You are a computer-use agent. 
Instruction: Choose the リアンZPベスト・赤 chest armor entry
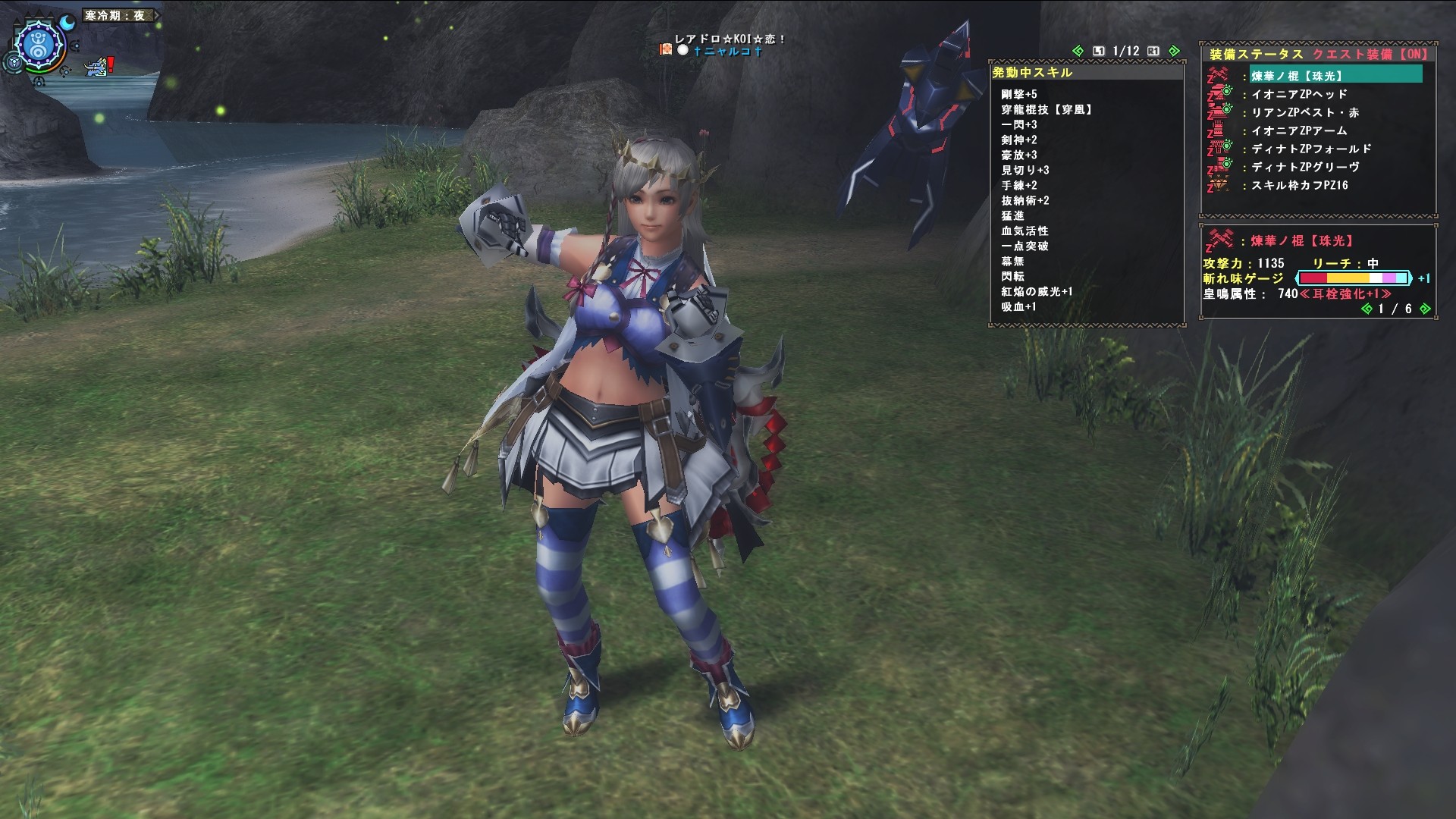click(x=1304, y=112)
